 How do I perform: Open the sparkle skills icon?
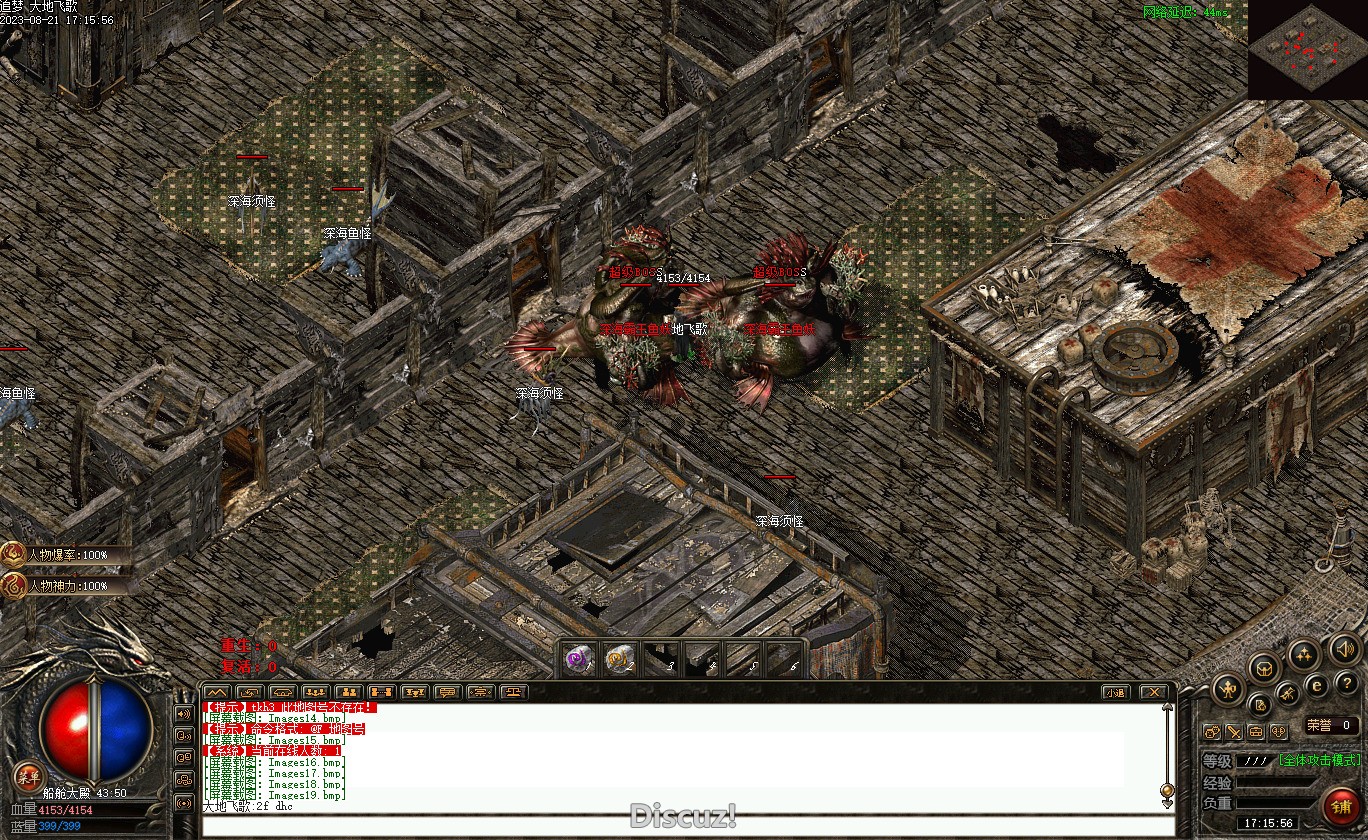[x=1302, y=655]
